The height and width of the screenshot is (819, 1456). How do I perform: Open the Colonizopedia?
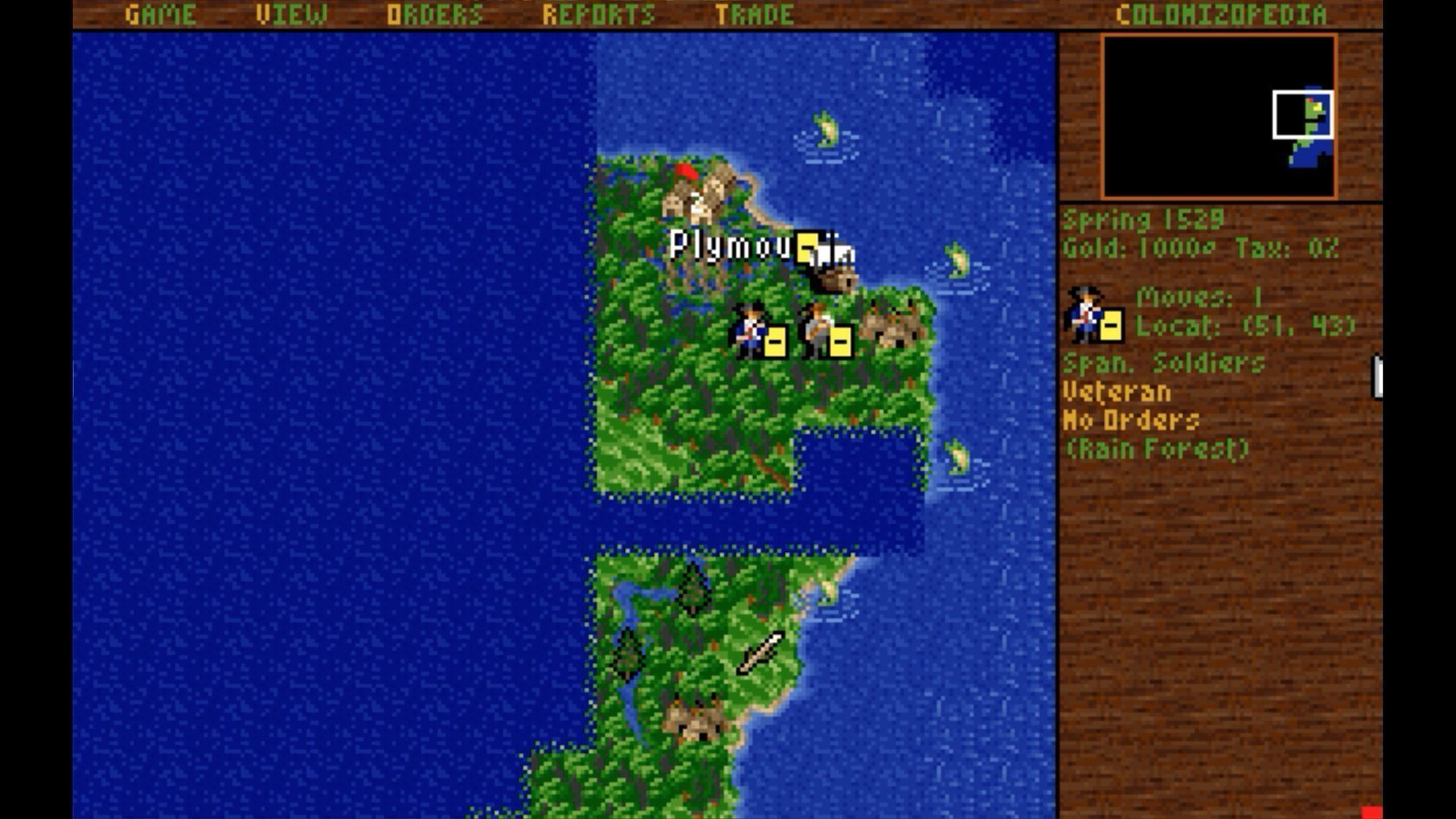coord(1220,13)
